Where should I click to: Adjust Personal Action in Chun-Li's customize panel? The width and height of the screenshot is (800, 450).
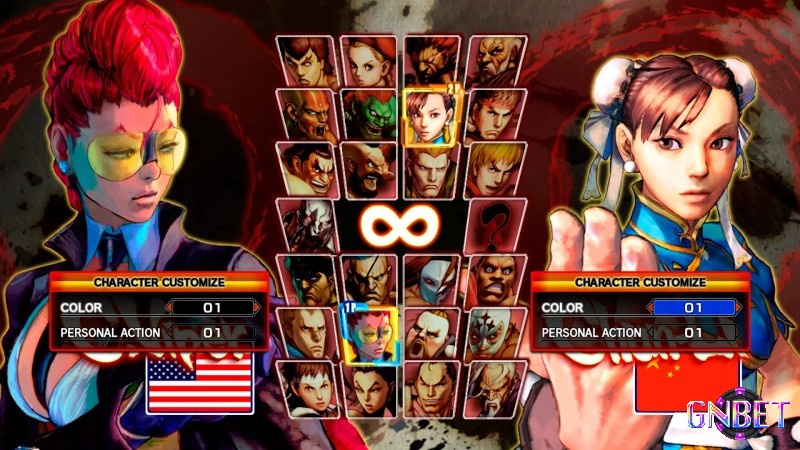click(x=694, y=332)
